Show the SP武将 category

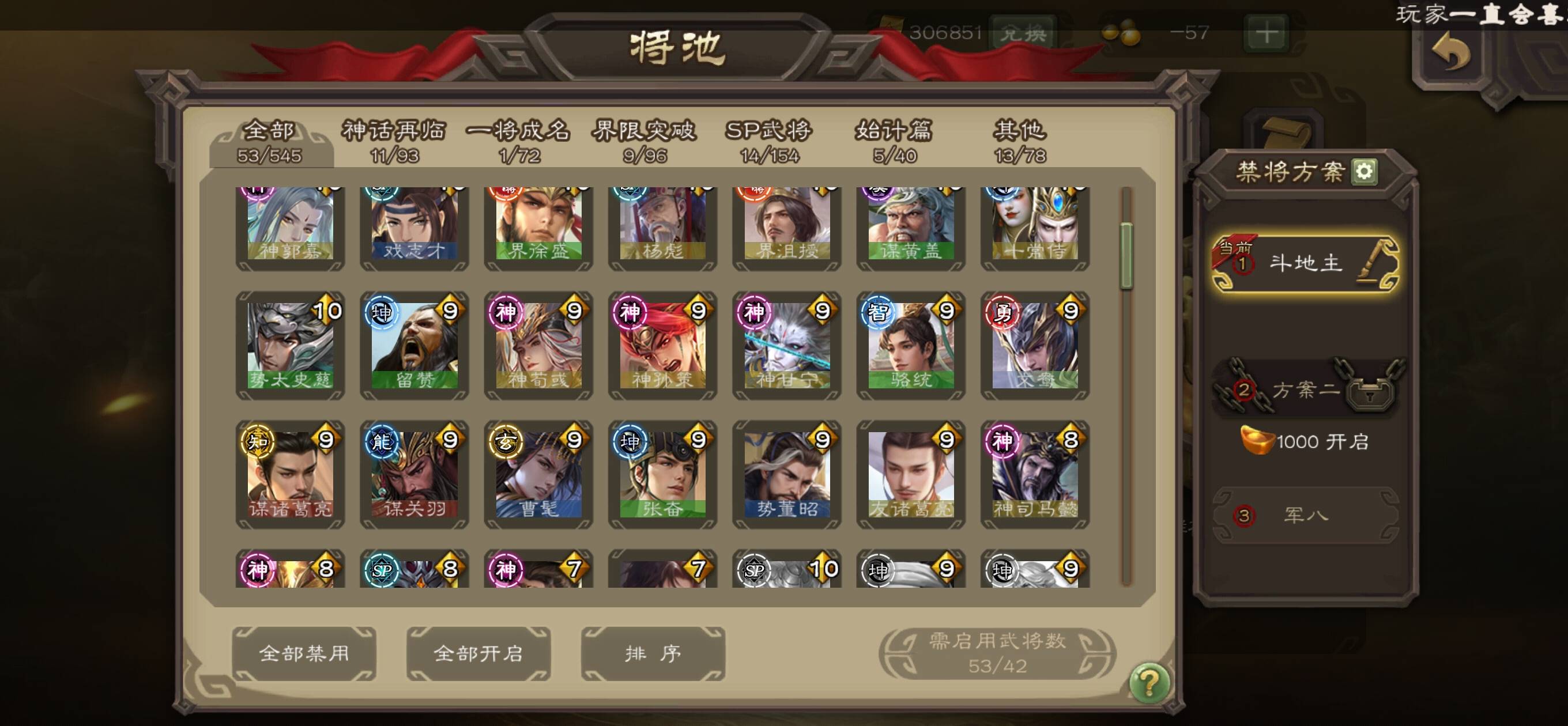(x=769, y=141)
